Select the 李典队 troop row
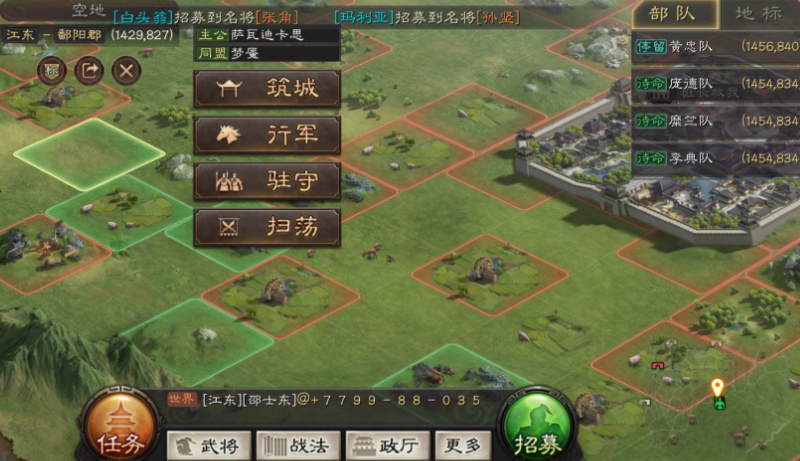Image resolution: width=800 pixels, height=461 pixels. coord(717,158)
